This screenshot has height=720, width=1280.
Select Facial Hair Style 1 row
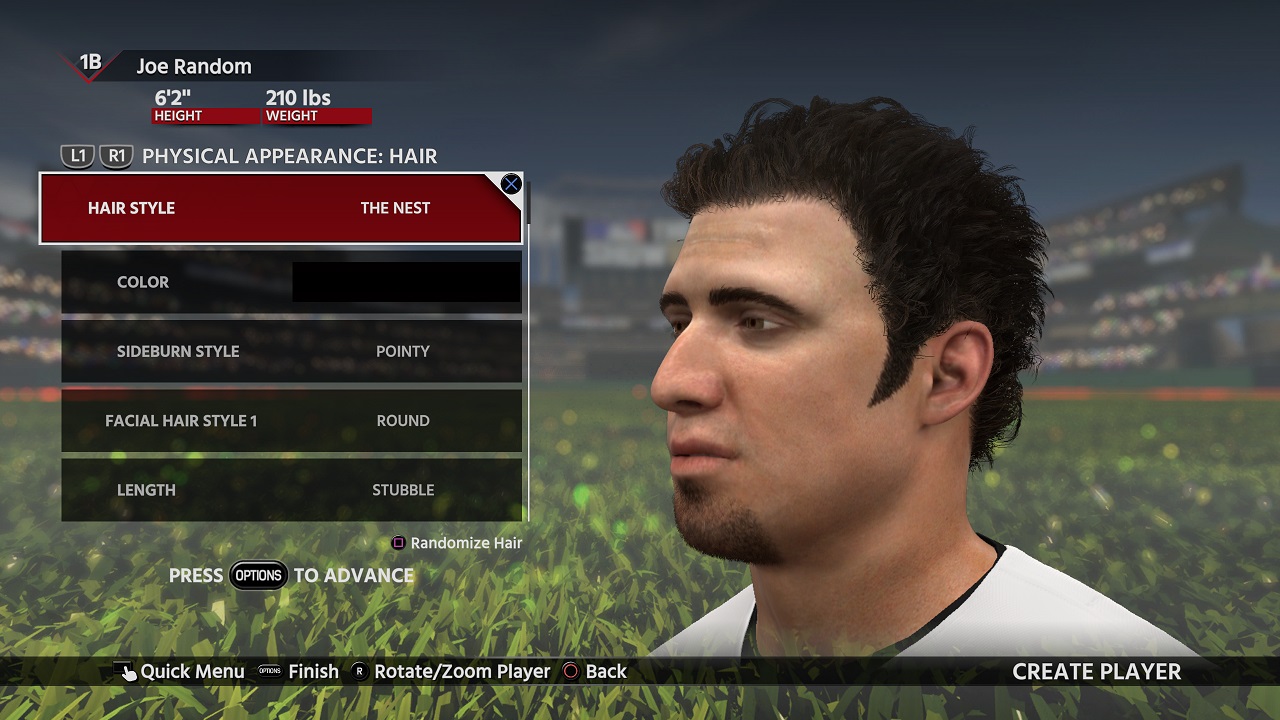point(291,421)
